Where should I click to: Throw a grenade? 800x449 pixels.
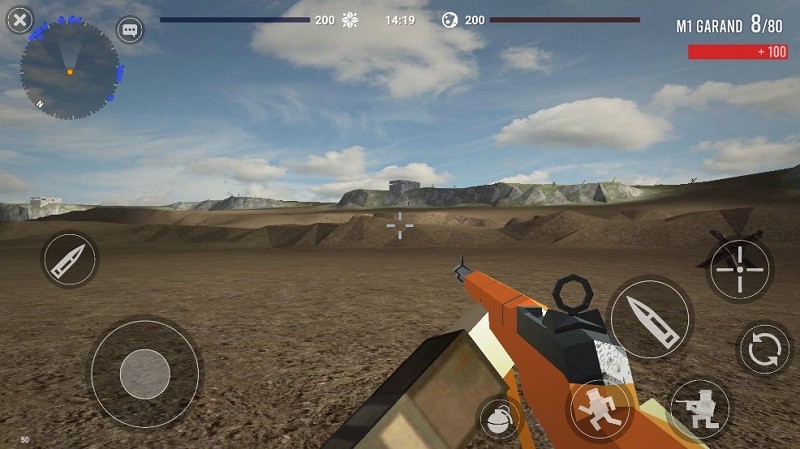499,419
